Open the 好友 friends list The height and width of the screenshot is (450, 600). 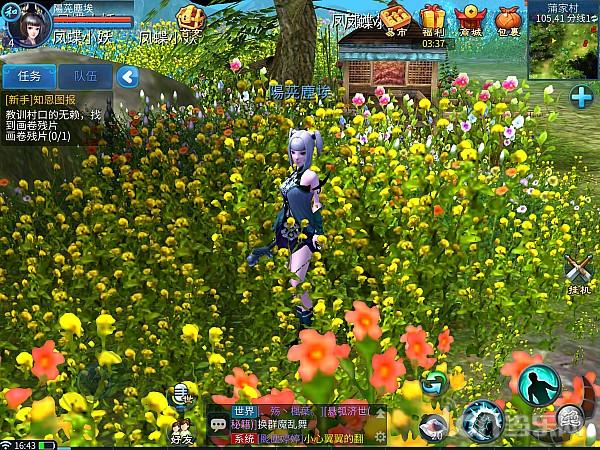(181, 425)
